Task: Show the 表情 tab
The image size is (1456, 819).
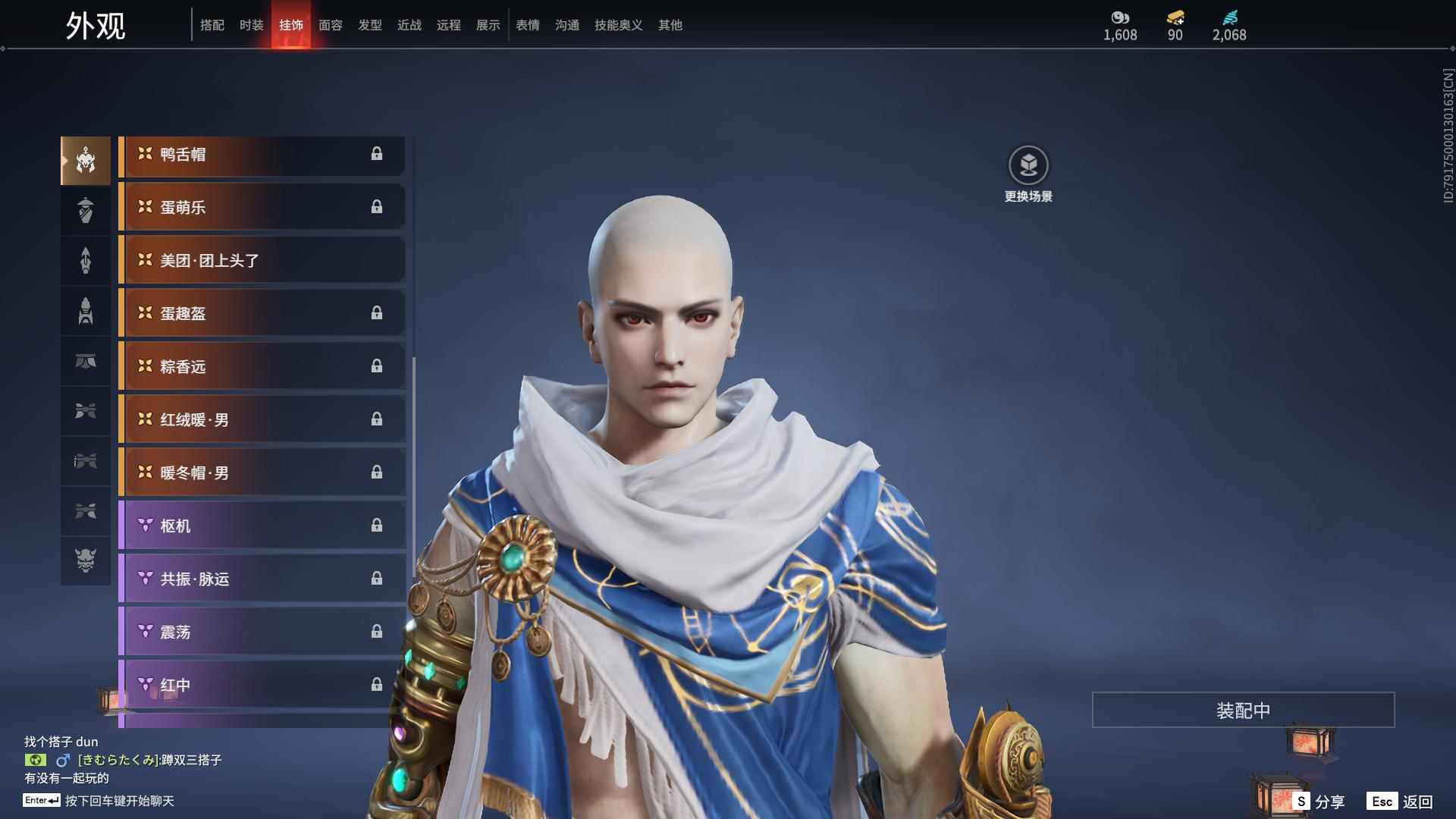Action: coord(528,25)
